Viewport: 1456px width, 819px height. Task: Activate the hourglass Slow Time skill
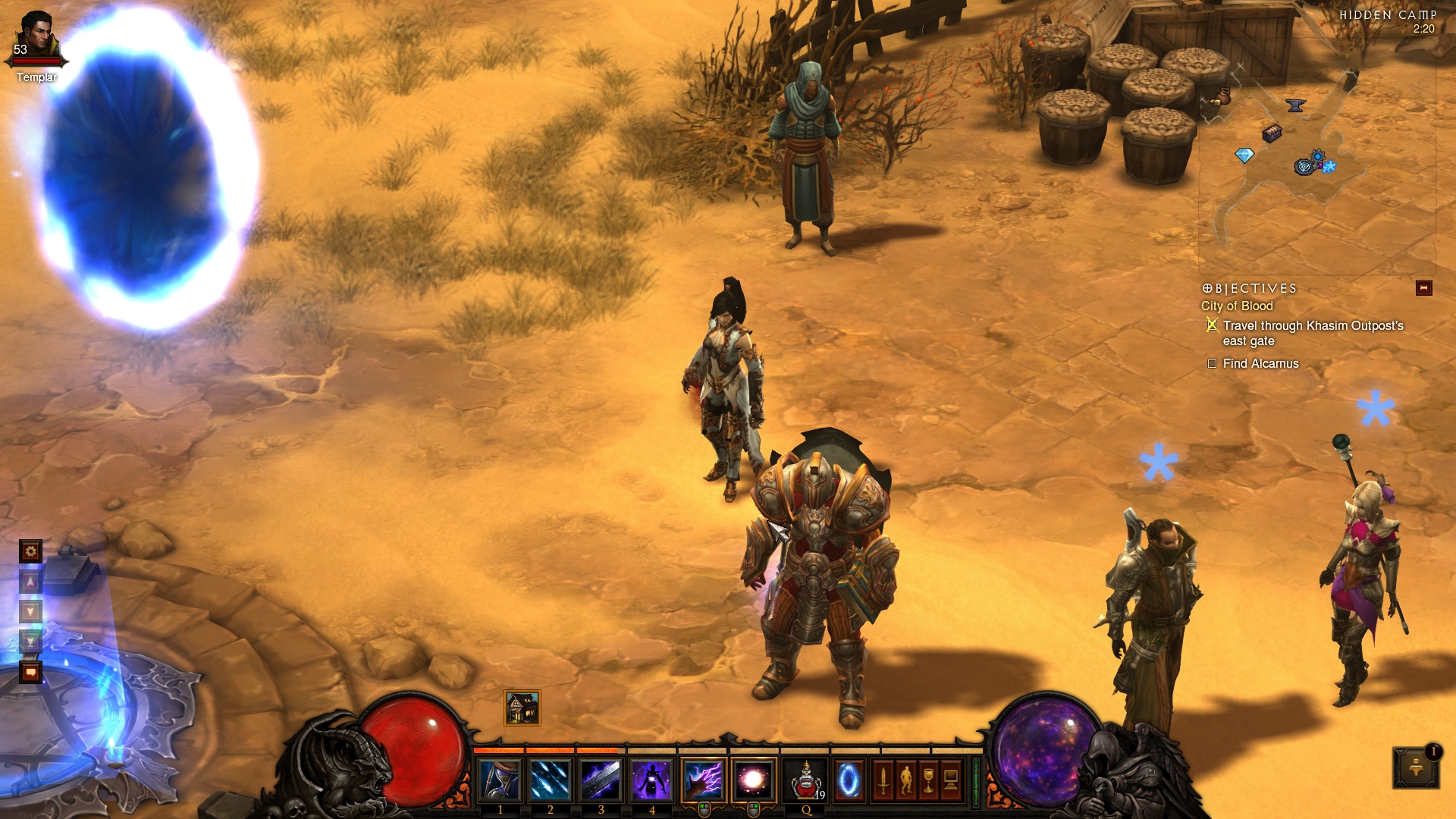point(500,780)
